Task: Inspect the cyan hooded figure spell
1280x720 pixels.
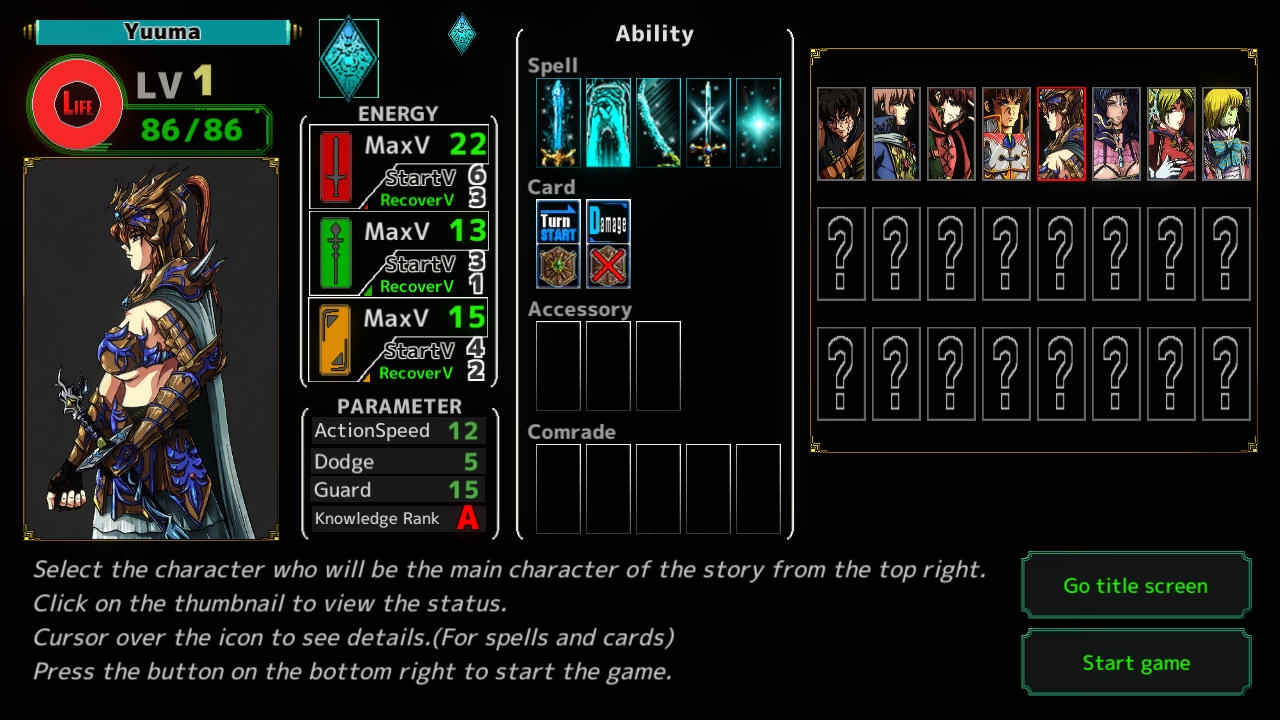Action: pos(608,123)
